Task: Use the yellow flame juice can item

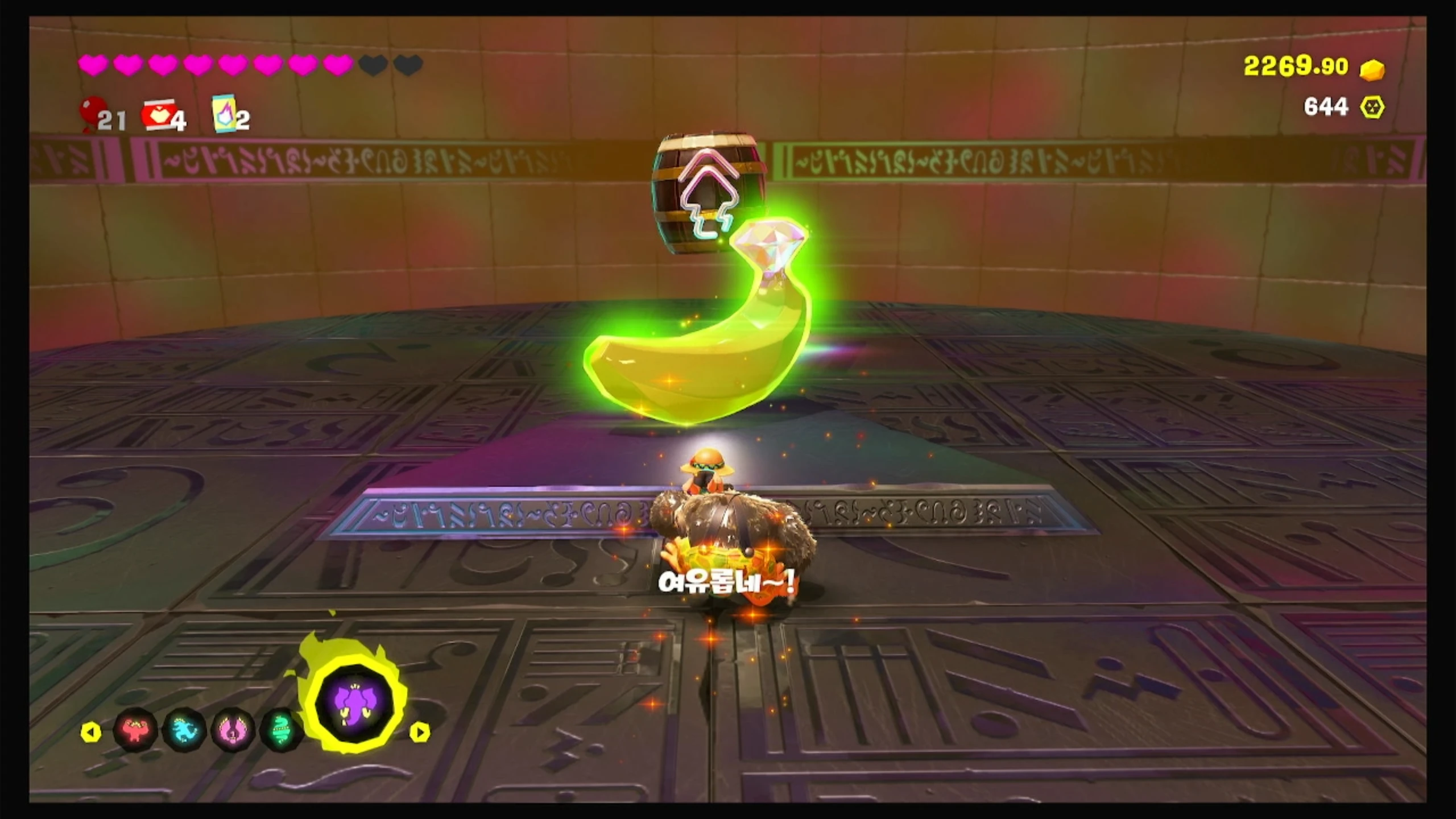Action: (223, 113)
